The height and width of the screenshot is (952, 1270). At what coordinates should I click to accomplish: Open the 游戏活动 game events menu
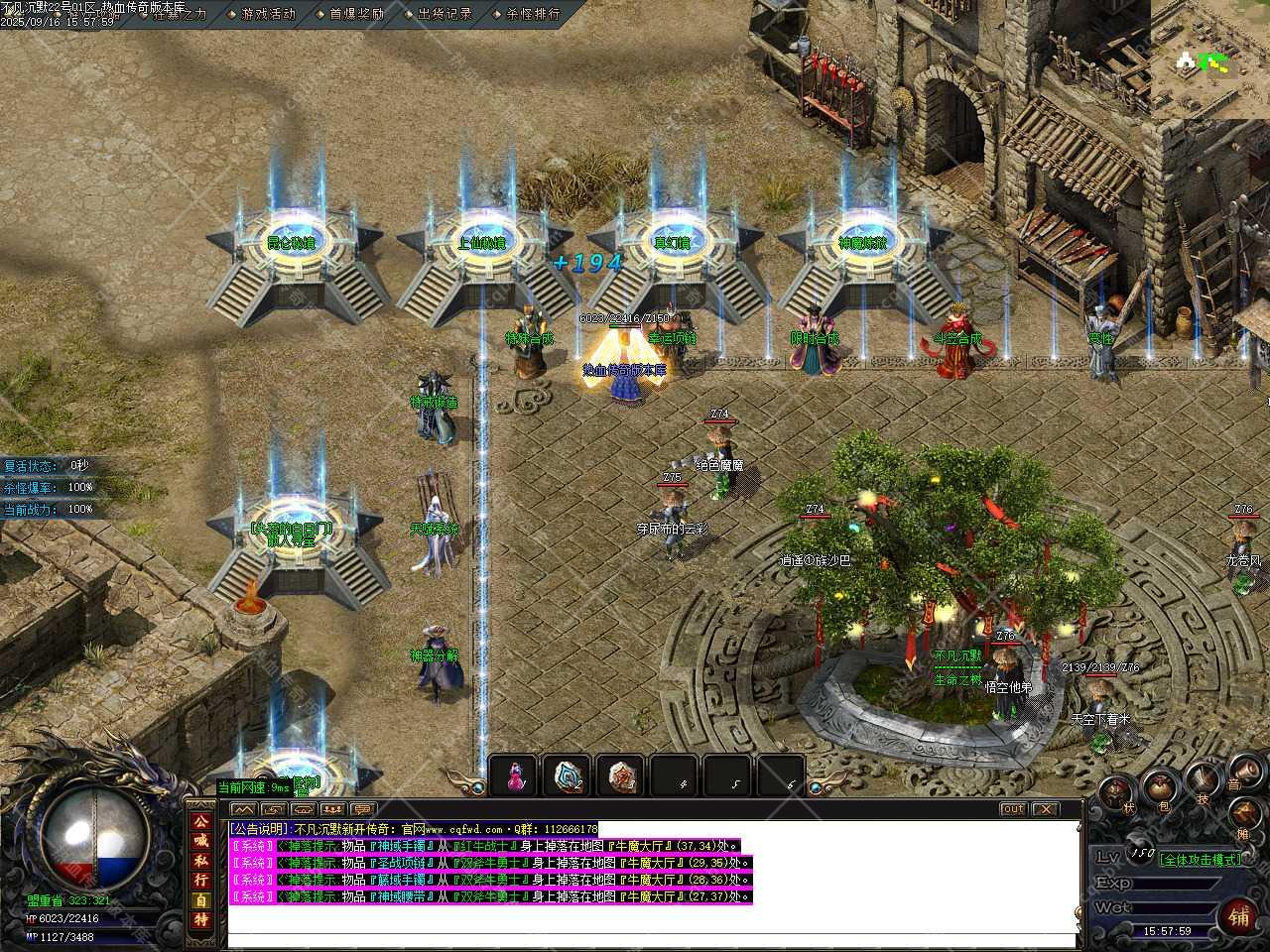268,14
